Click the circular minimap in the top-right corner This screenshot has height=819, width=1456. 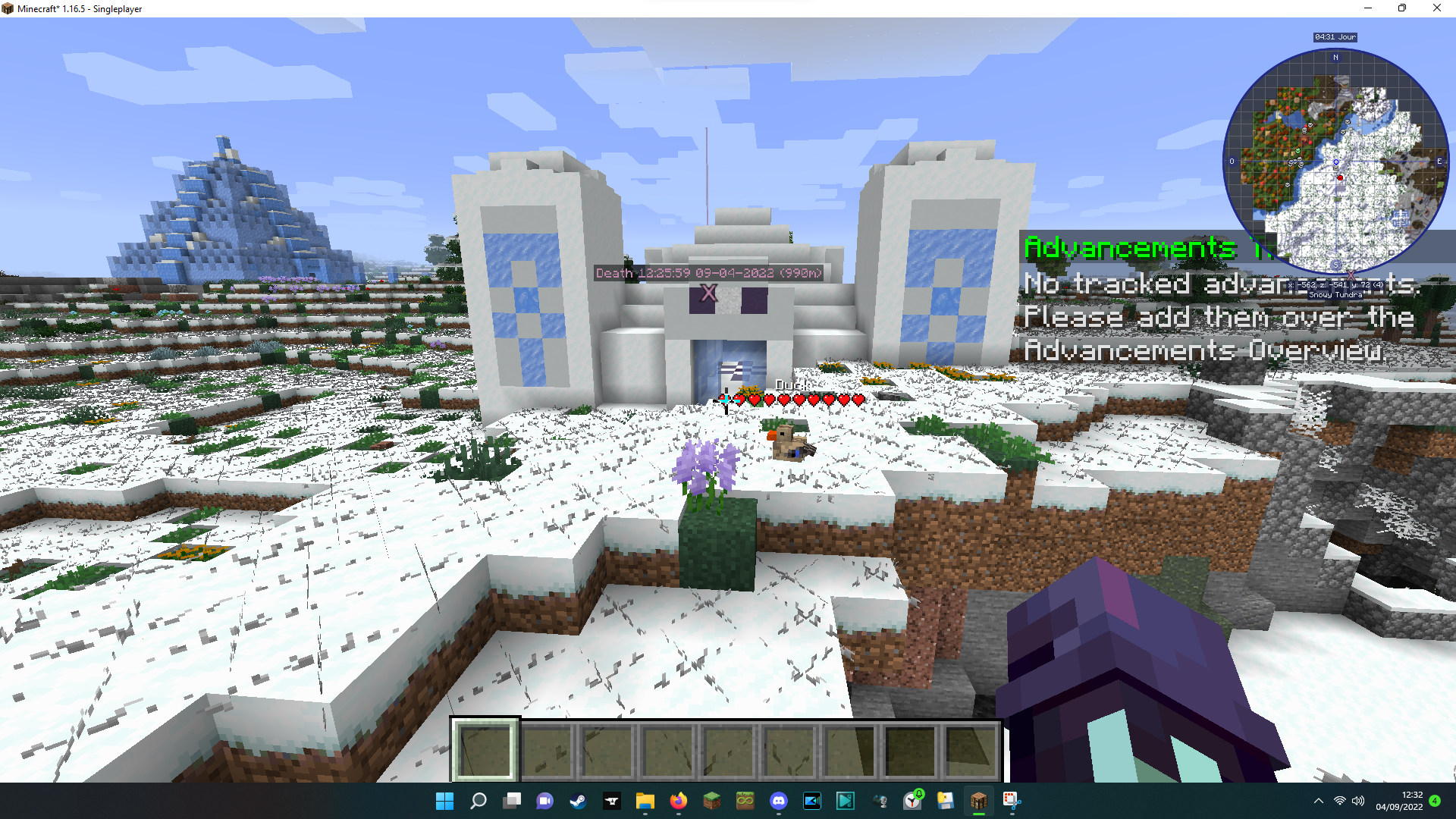pyautogui.click(x=1335, y=161)
